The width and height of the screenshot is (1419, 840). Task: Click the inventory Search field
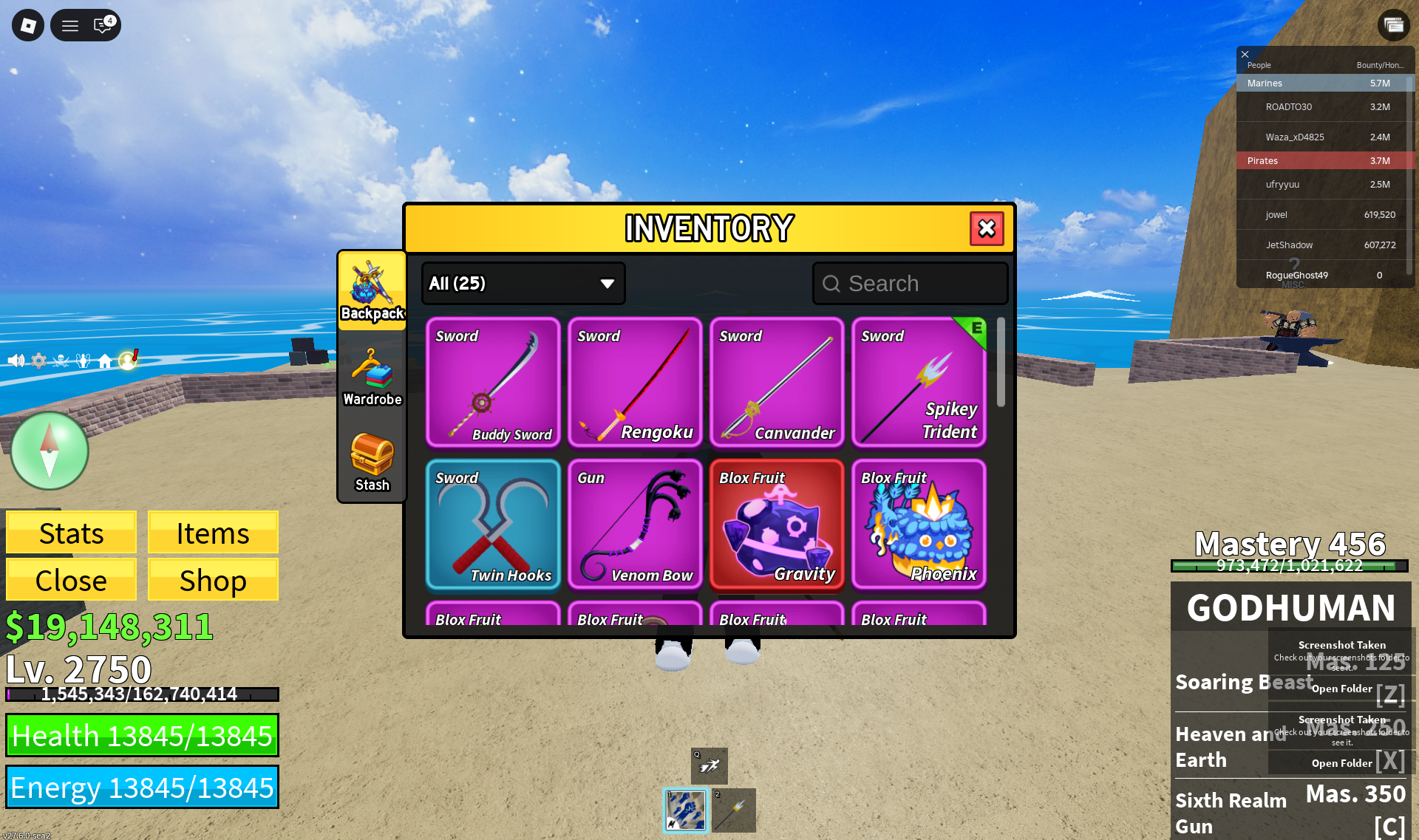click(911, 284)
